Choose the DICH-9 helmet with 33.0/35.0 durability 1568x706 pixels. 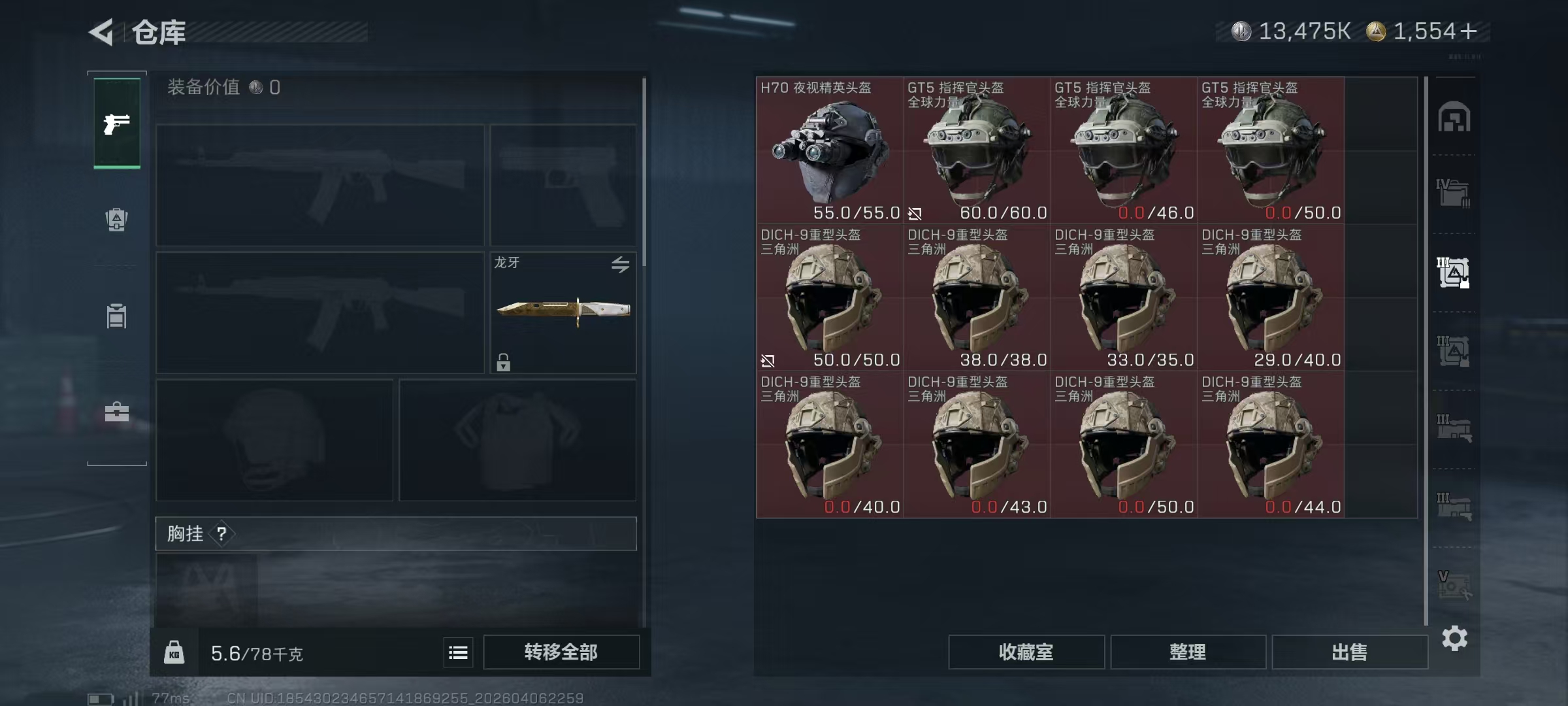(1124, 297)
